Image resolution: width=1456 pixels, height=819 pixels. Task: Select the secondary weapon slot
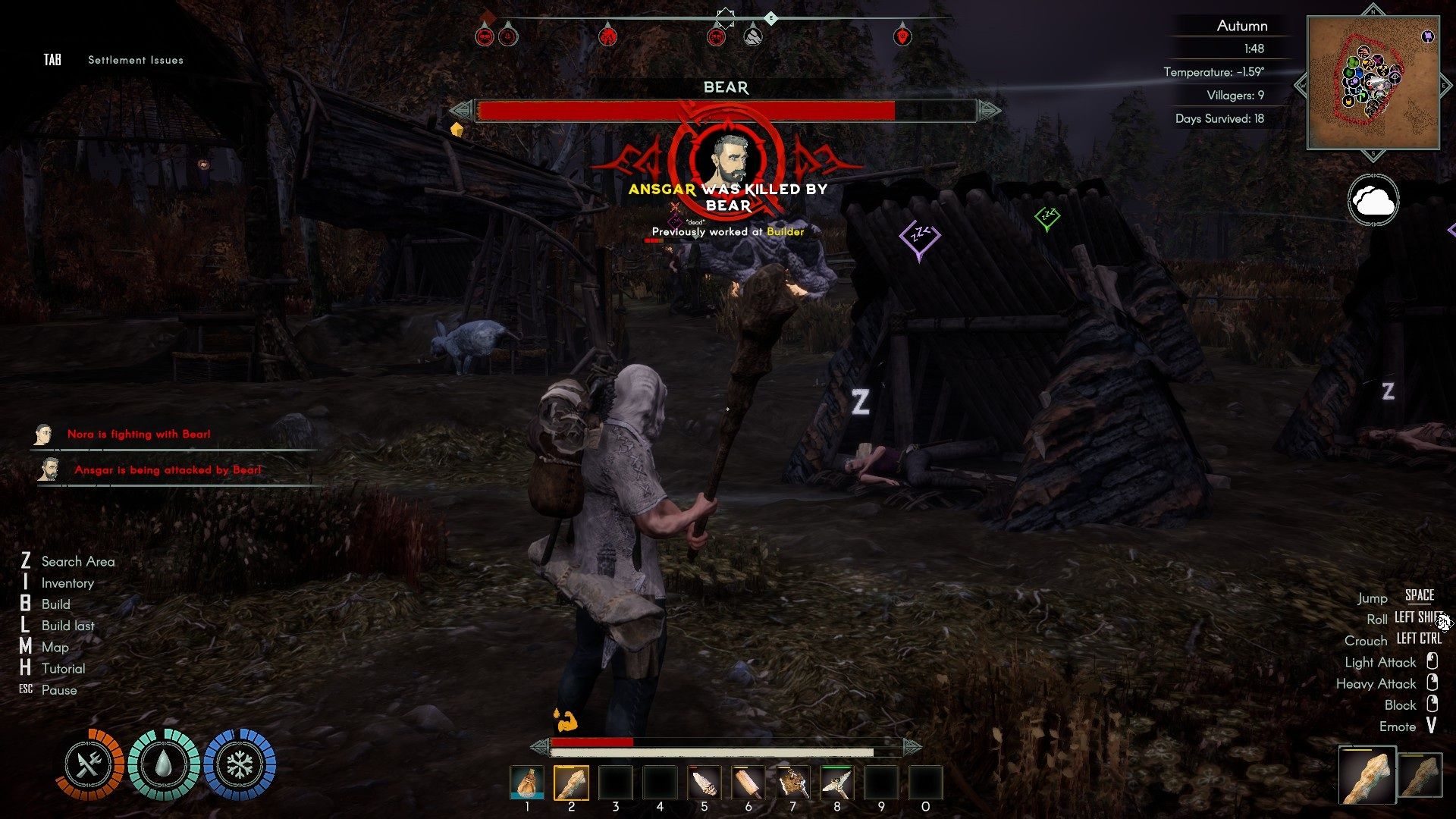(1420, 775)
